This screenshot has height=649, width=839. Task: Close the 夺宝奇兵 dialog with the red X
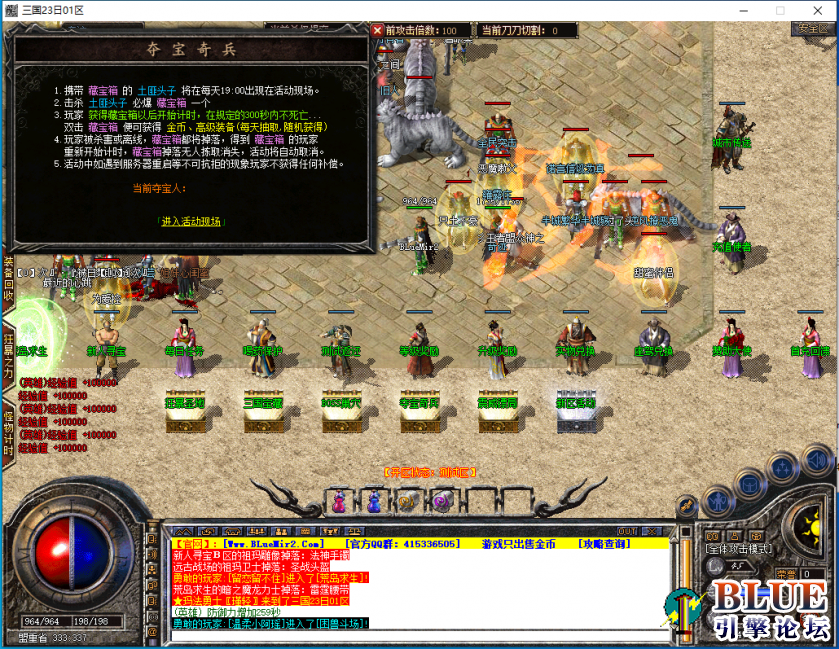click(378, 30)
